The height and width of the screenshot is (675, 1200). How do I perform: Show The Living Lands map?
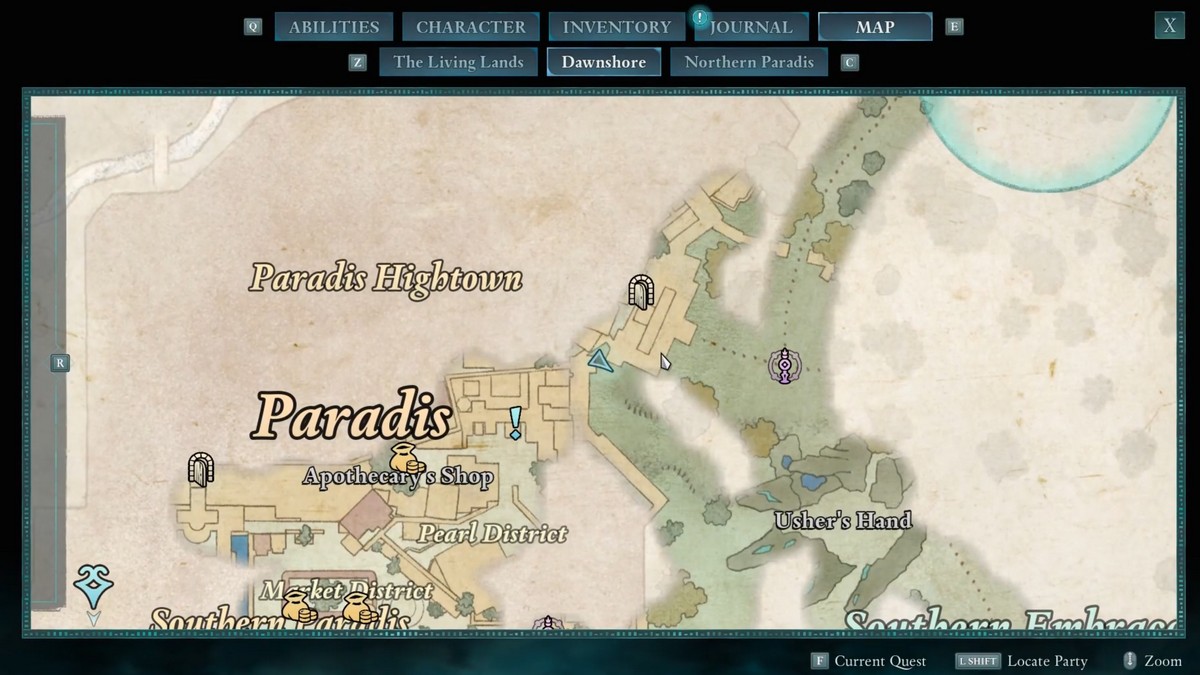point(458,62)
